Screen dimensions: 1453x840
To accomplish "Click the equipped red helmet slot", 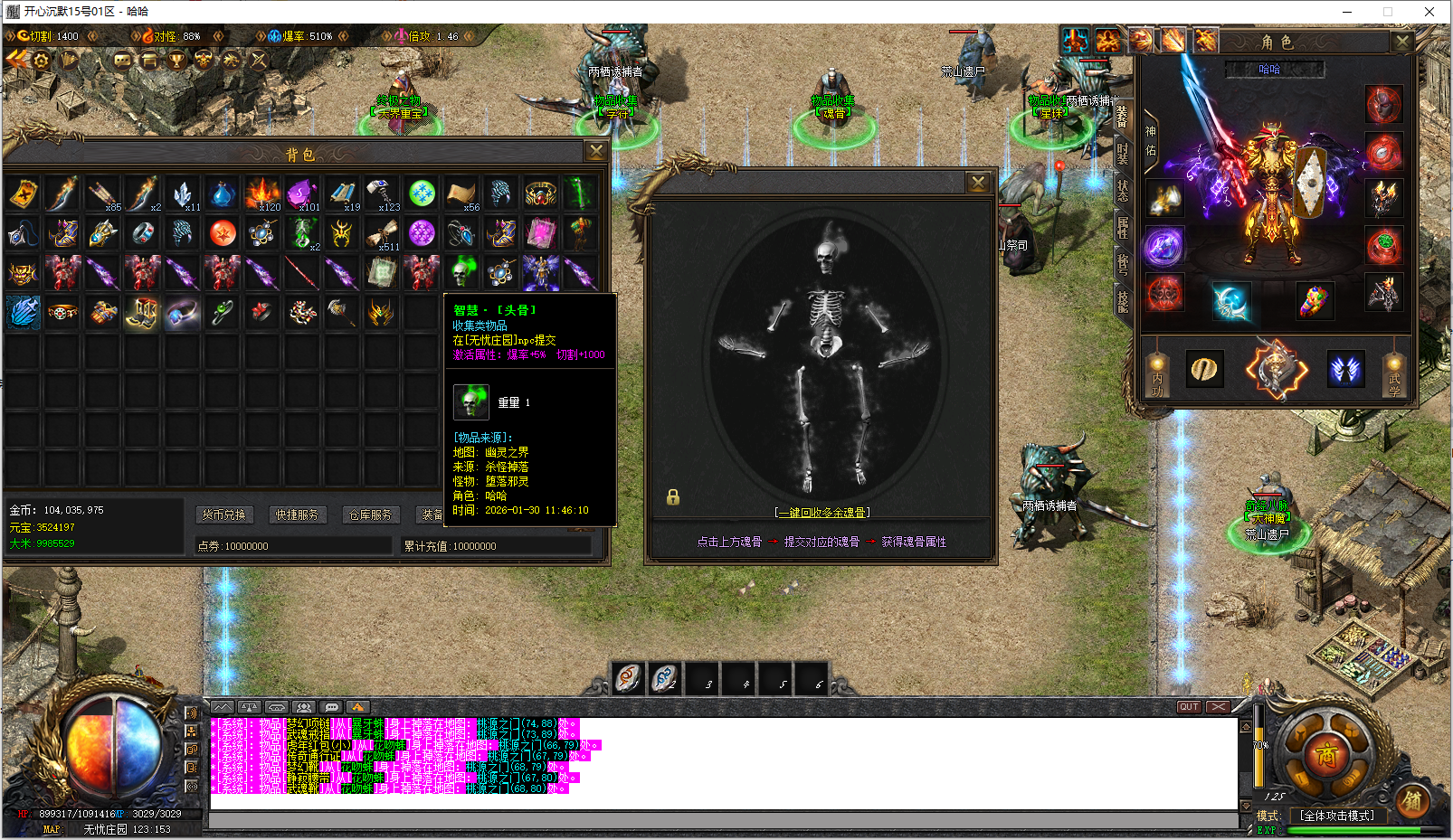I will click(x=1383, y=105).
